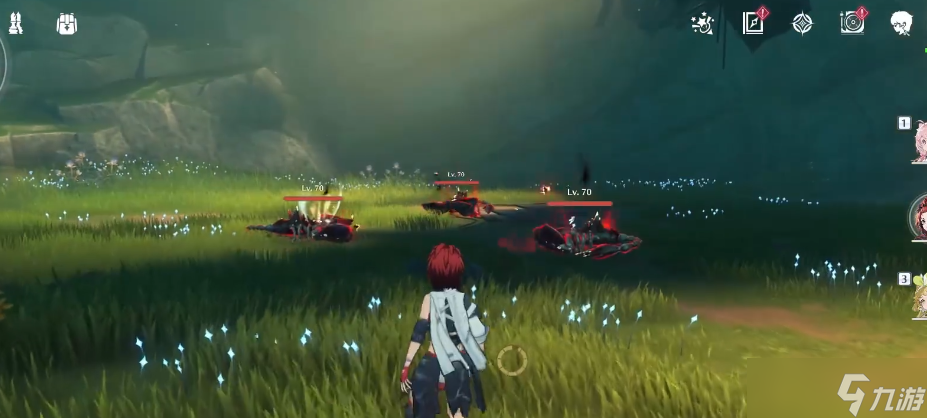Select the red-haired active character portrait
The image size is (927, 418).
(x=918, y=217)
